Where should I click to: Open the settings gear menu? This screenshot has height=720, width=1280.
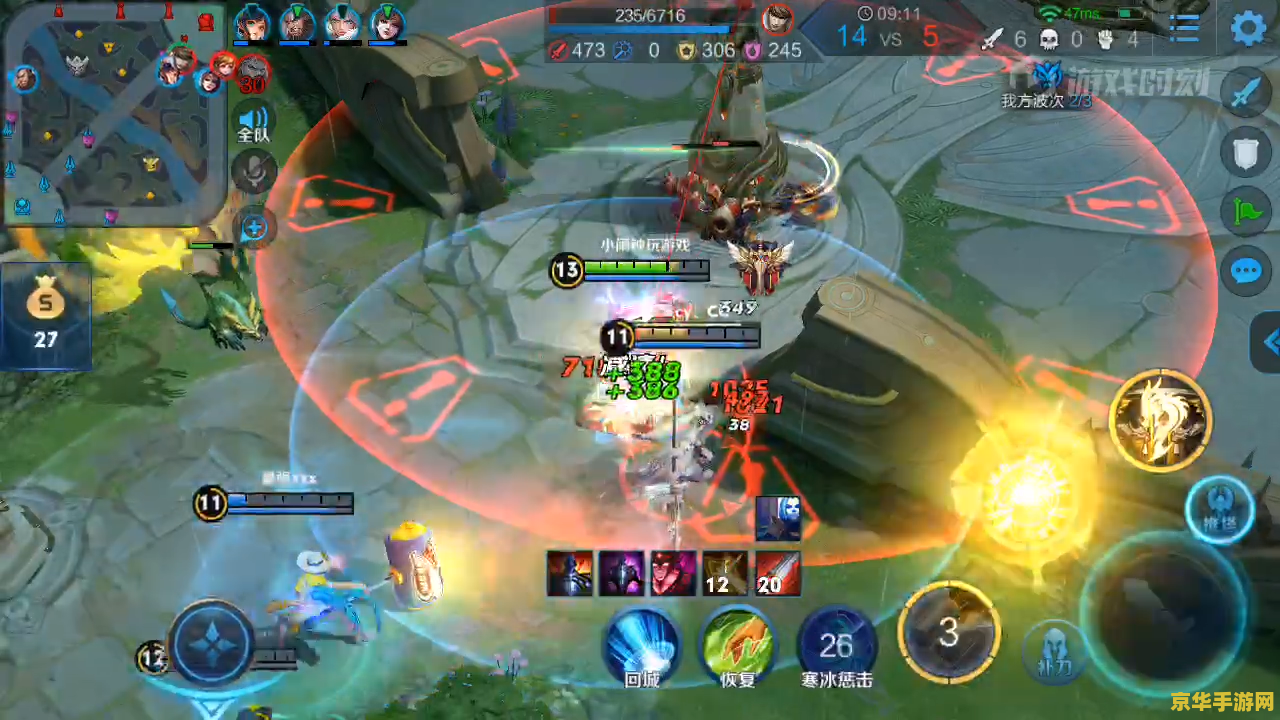click(1248, 28)
